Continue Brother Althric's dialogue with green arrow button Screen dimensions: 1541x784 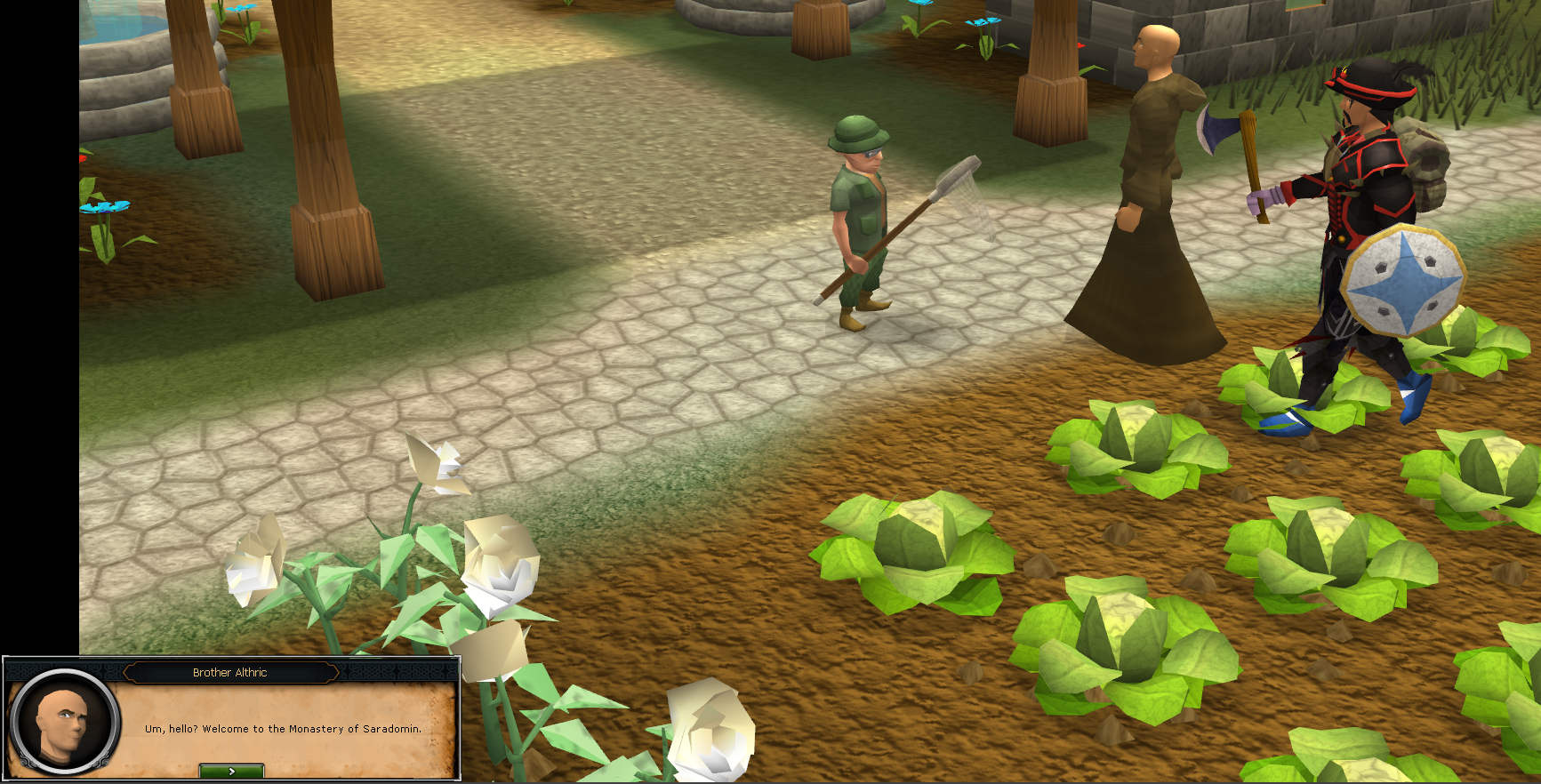pyautogui.click(x=231, y=771)
